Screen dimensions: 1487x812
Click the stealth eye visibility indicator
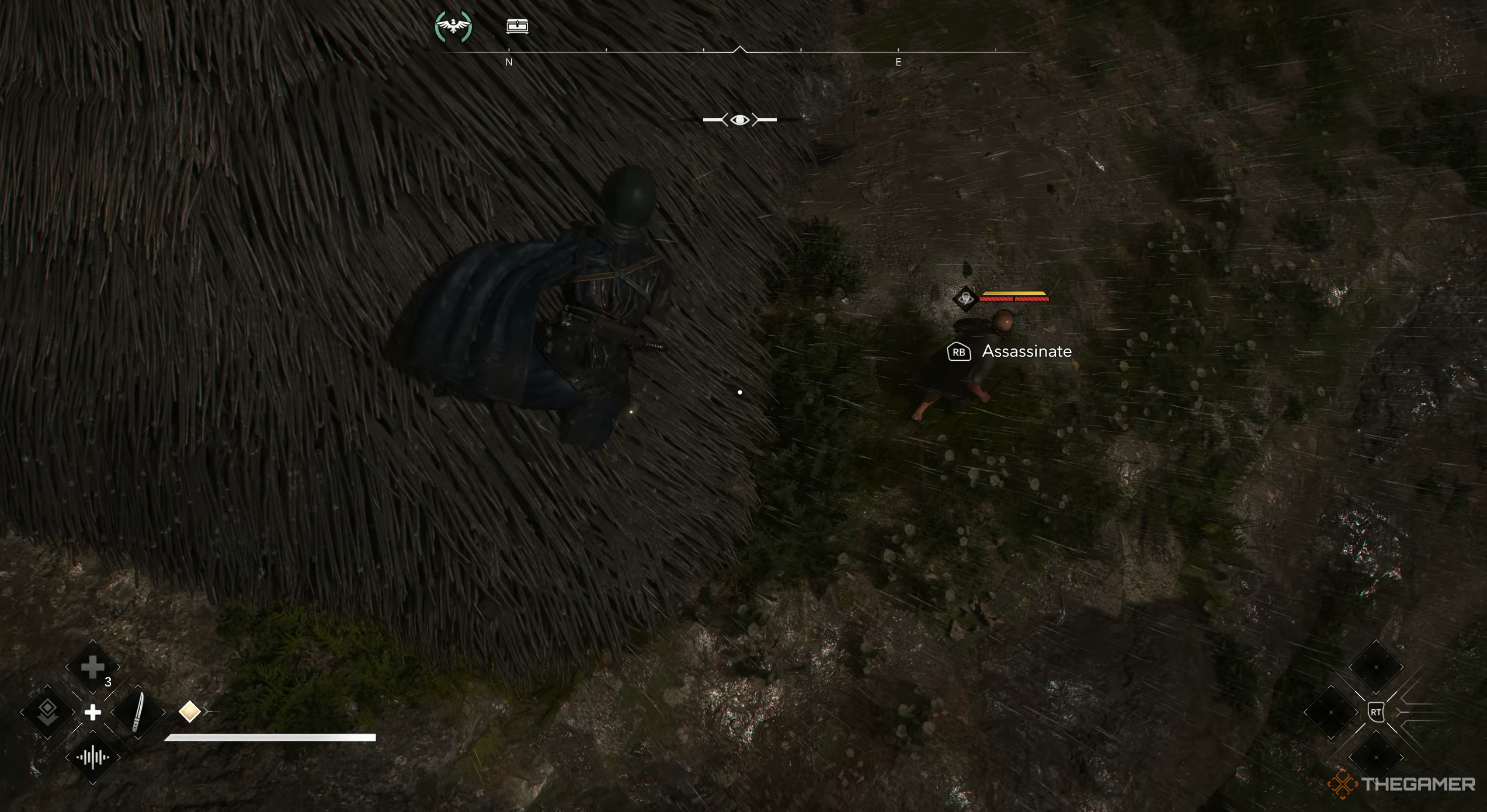pyautogui.click(x=739, y=120)
